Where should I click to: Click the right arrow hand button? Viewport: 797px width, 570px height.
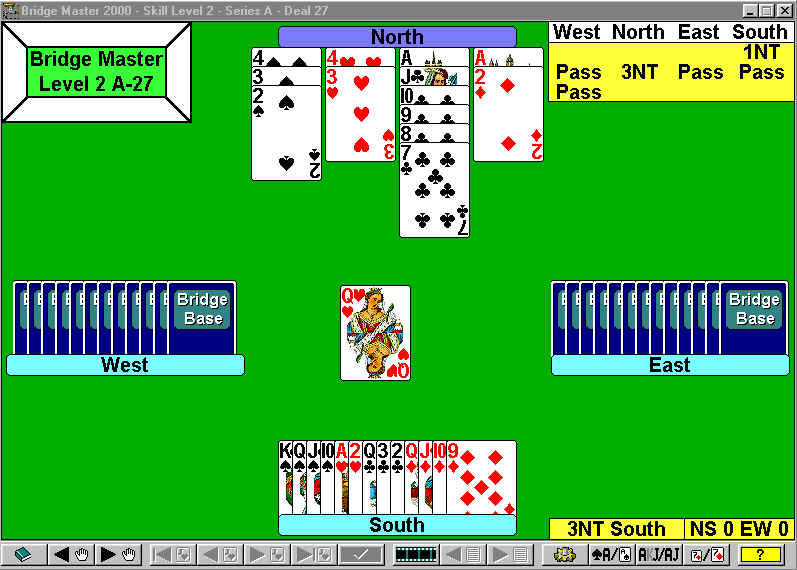pyautogui.click(x=116, y=554)
